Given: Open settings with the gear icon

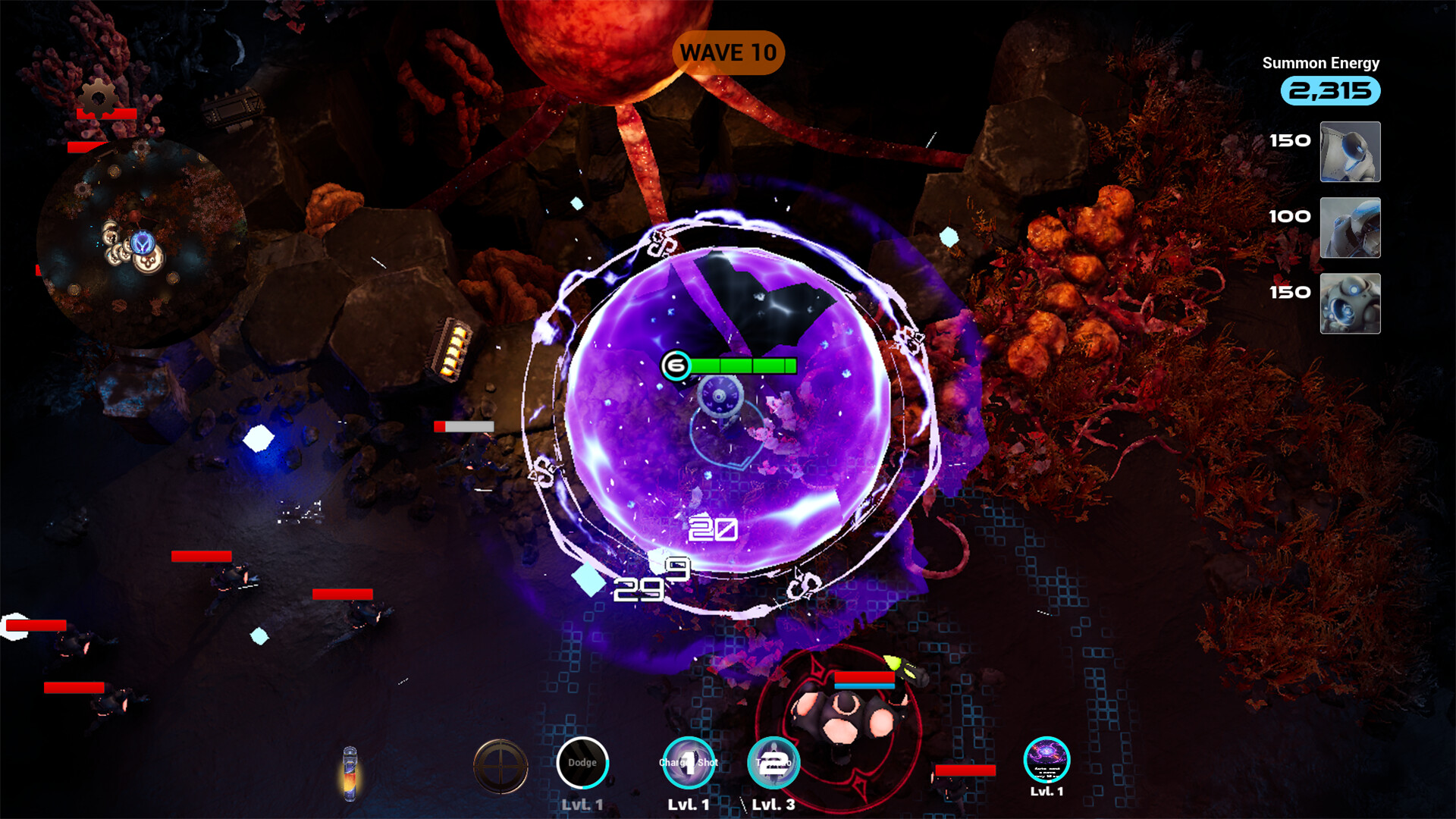Looking at the screenshot, I should pyautogui.click(x=99, y=98).
